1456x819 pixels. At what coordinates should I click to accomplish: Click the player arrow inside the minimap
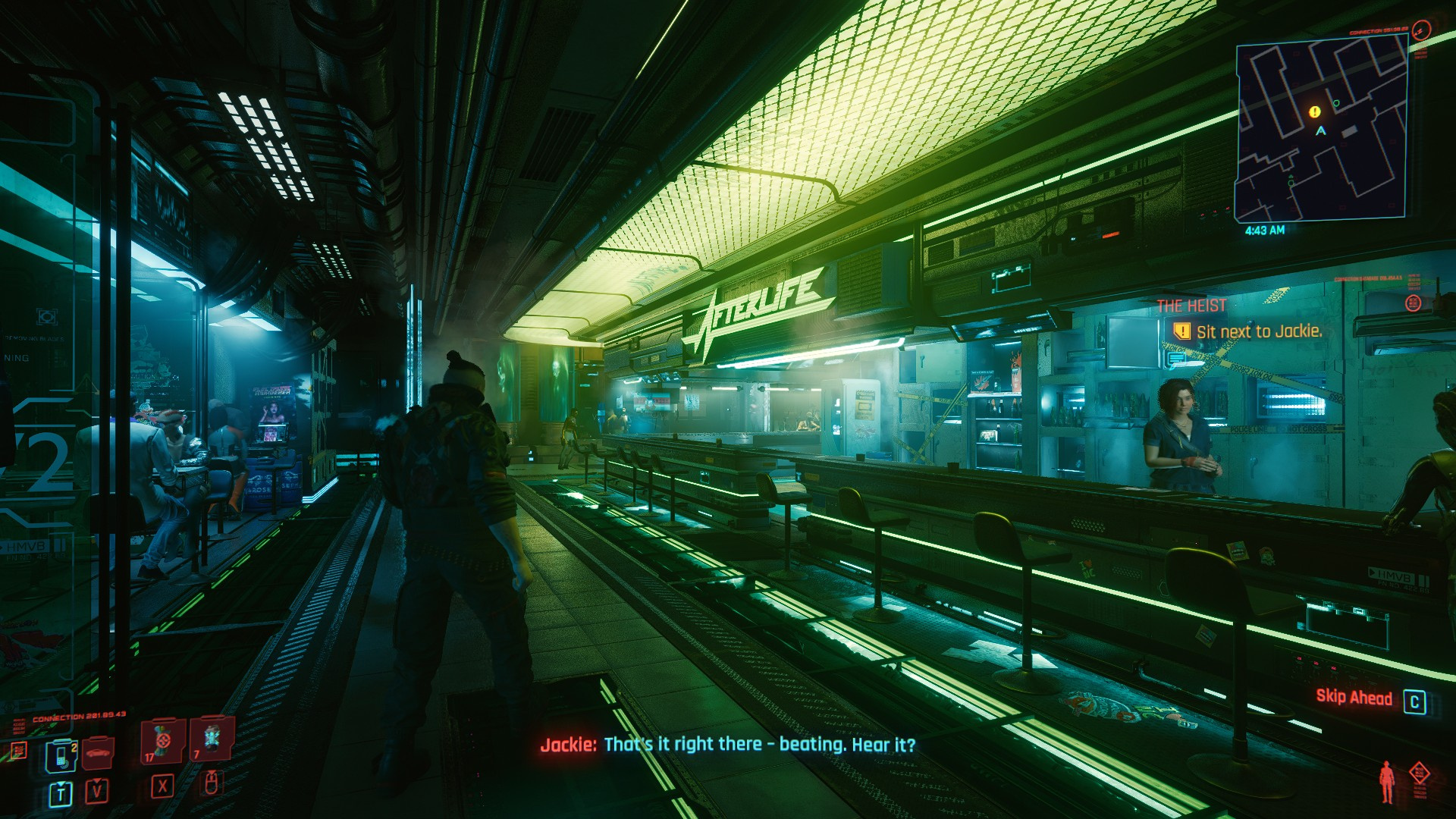point(1320,130)
